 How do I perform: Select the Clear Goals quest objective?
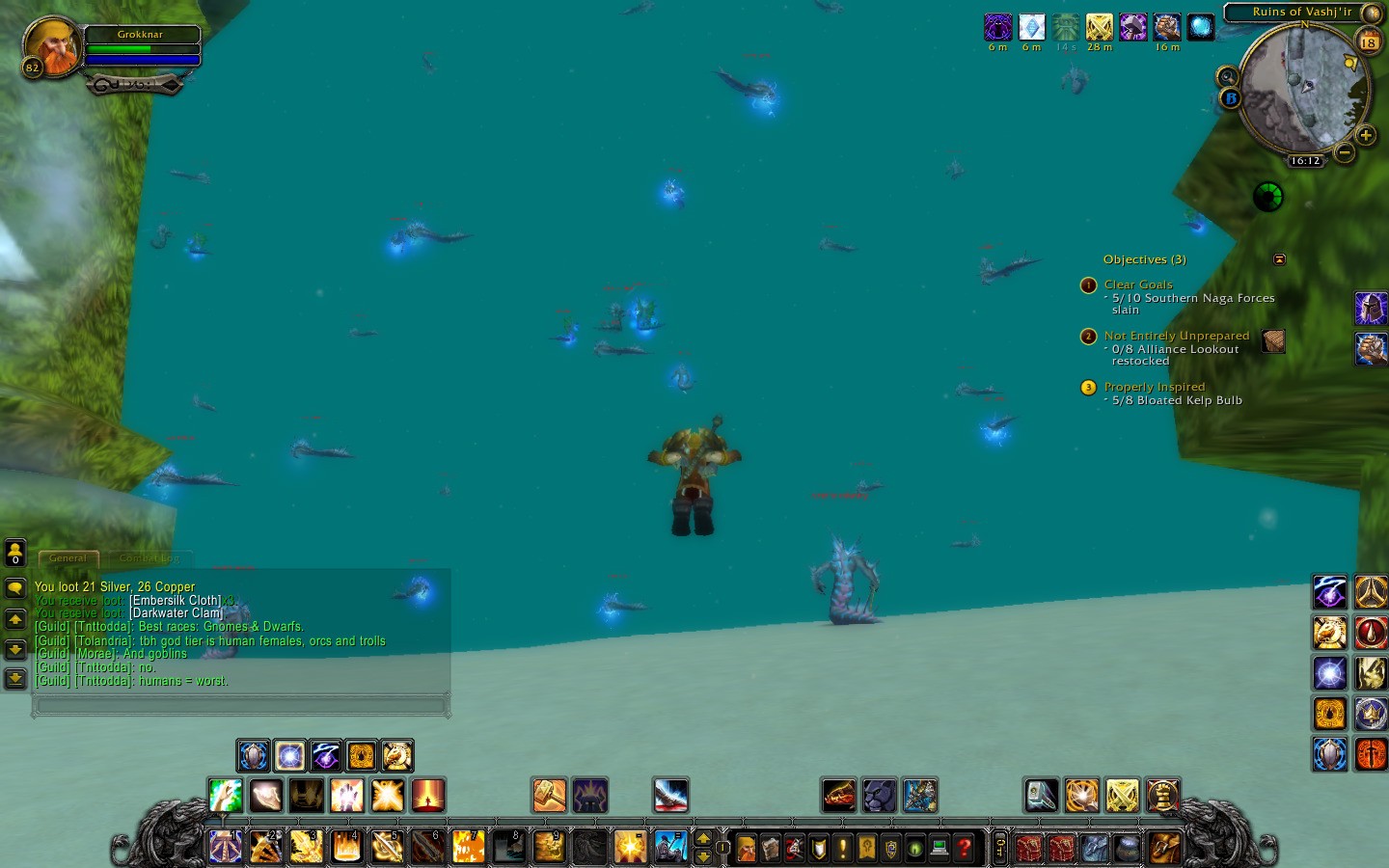(x=1138, y=285)
